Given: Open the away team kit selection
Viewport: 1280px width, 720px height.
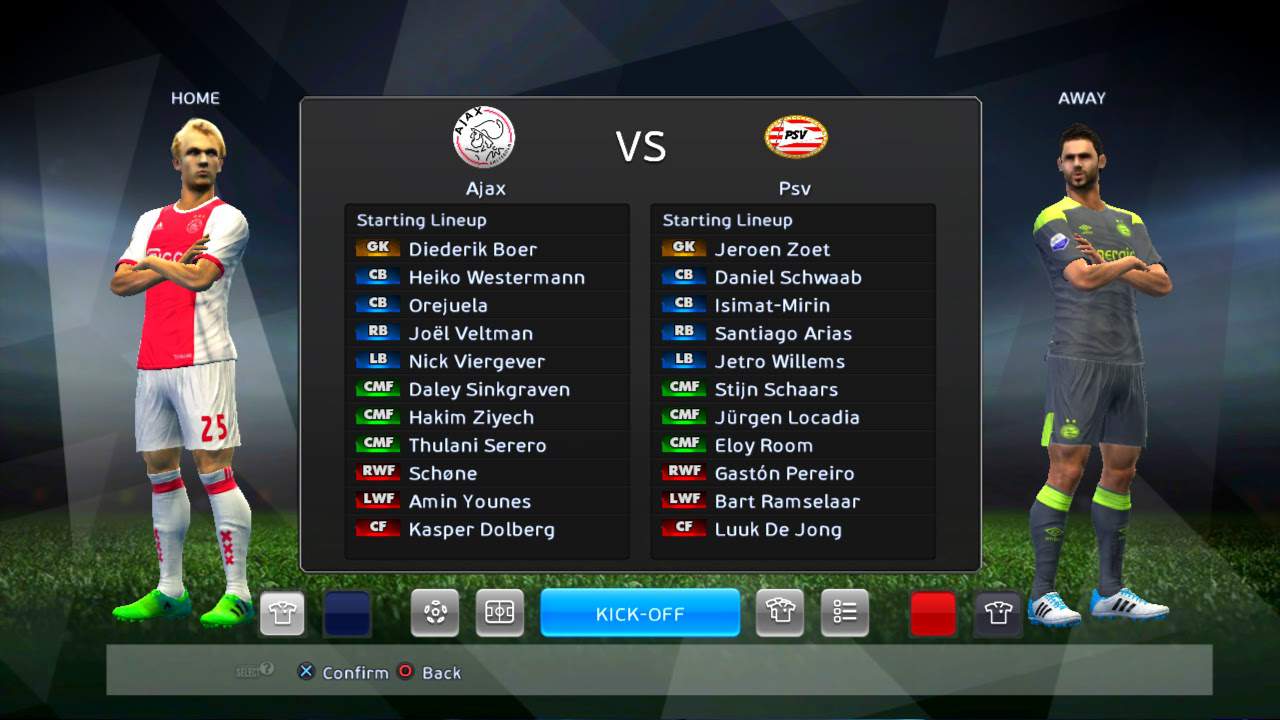Looking at the screenshot, I should coord(998,613).
